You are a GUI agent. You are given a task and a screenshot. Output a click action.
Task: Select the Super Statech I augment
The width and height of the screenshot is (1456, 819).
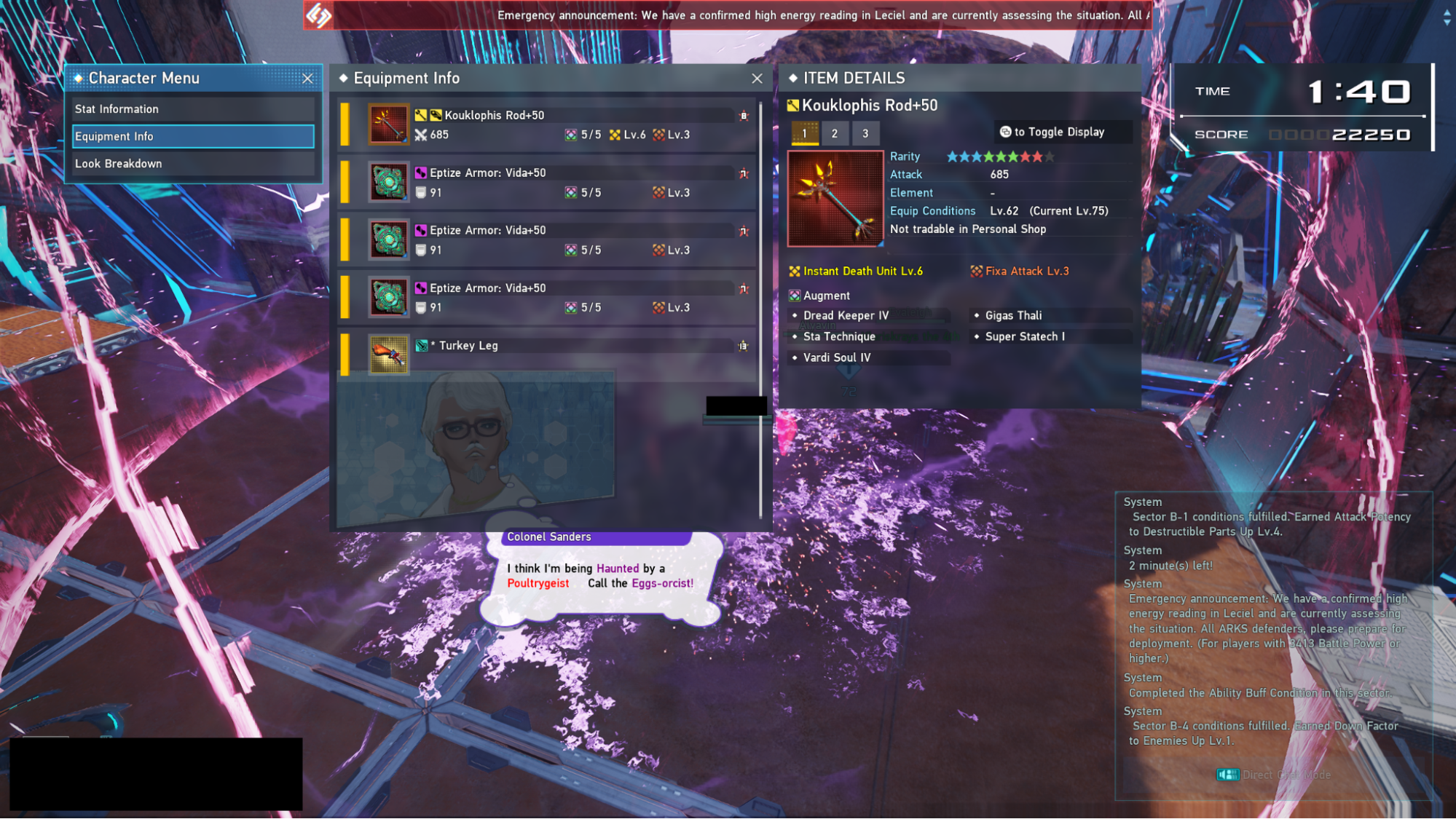tap(1024, 337)
